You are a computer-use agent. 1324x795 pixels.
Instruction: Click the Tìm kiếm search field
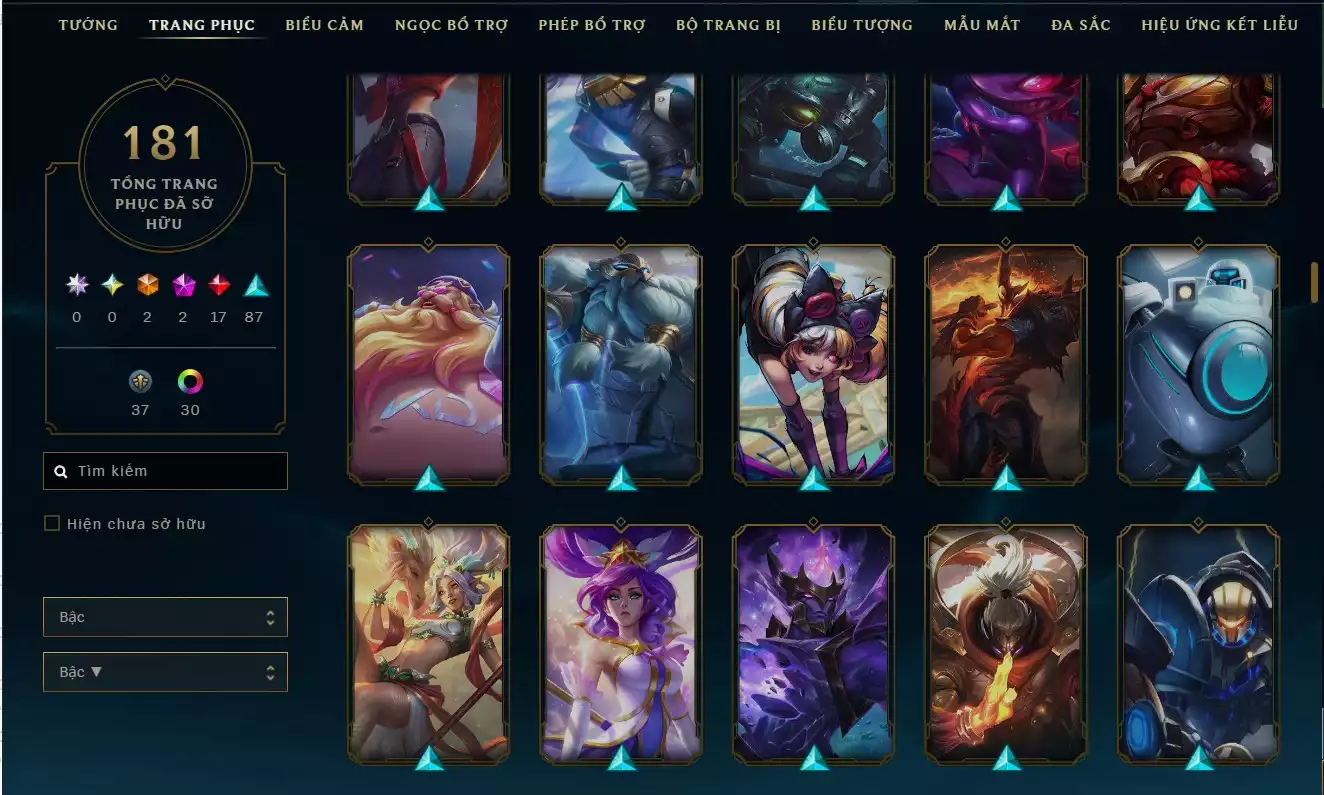pos(165,471)
